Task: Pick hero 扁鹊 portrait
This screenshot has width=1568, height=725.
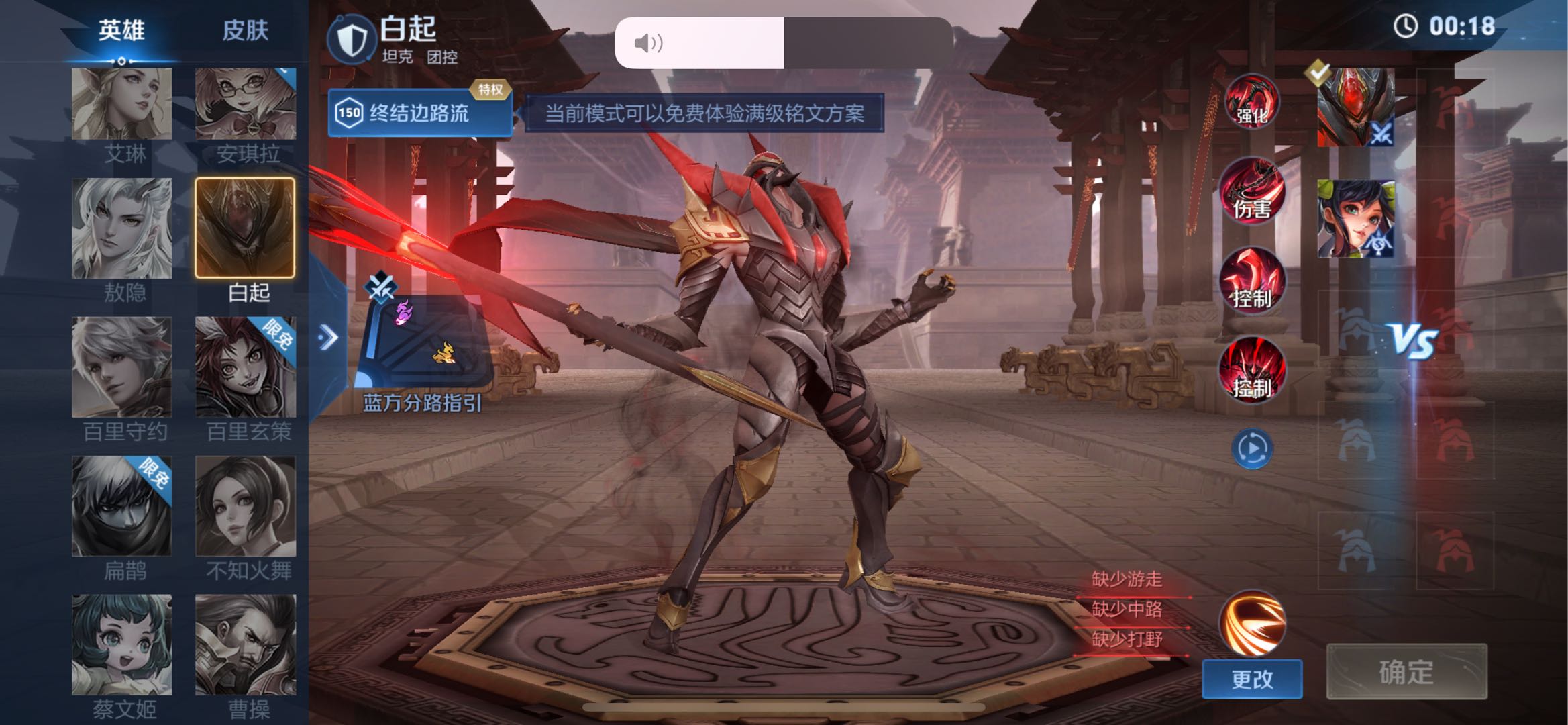Action: tap(121, 506)
